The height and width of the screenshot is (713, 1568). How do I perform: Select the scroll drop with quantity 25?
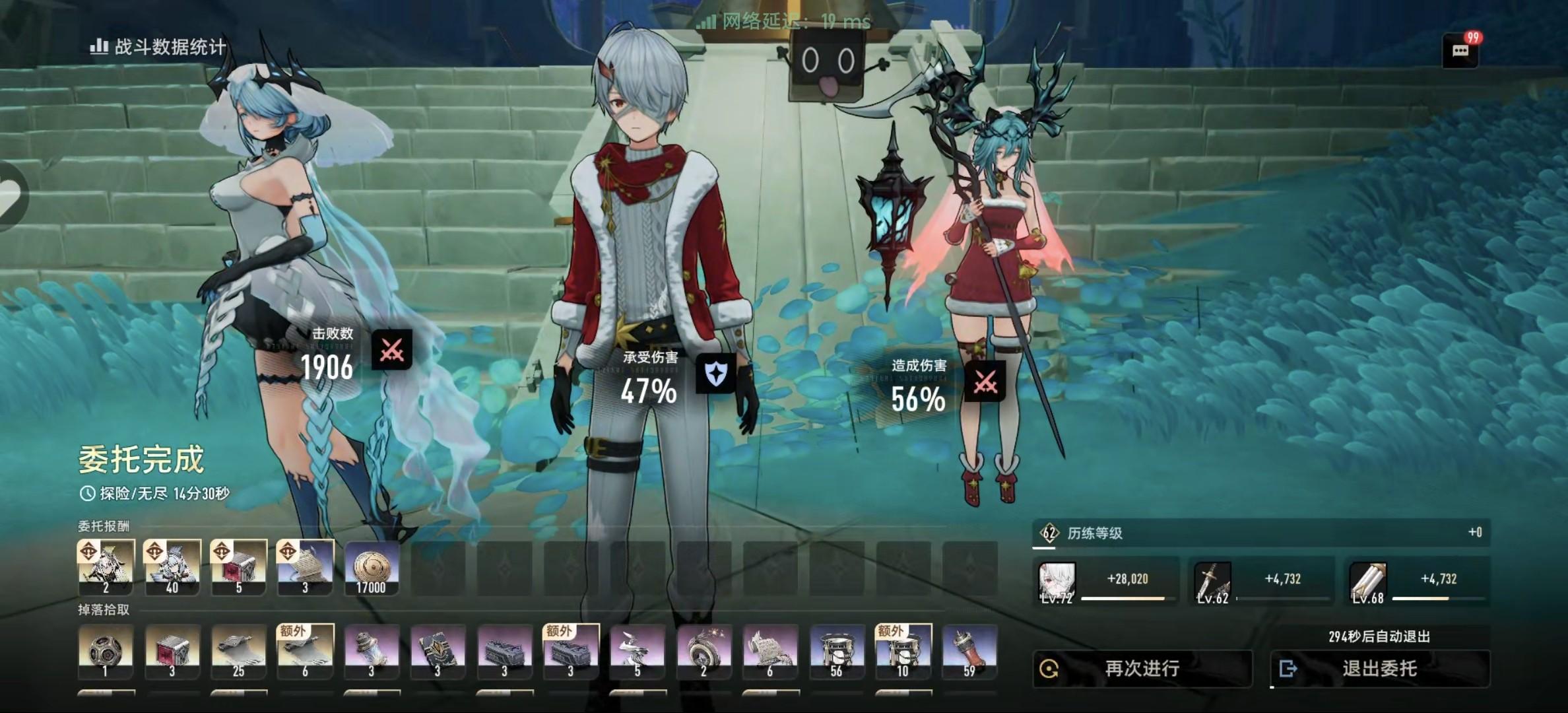(x=239, y=652)
